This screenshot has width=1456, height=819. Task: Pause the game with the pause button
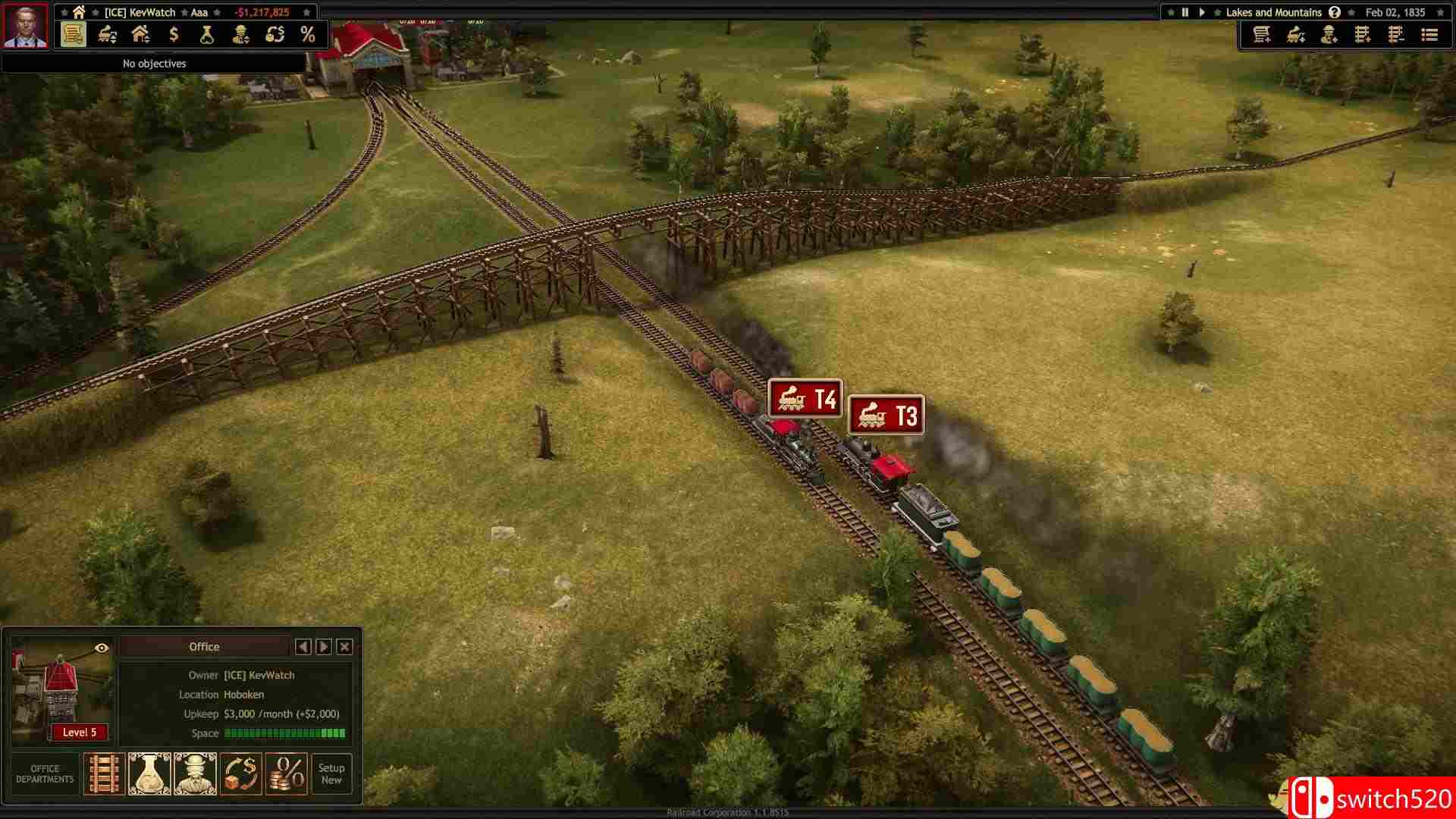pos(1186,12)
